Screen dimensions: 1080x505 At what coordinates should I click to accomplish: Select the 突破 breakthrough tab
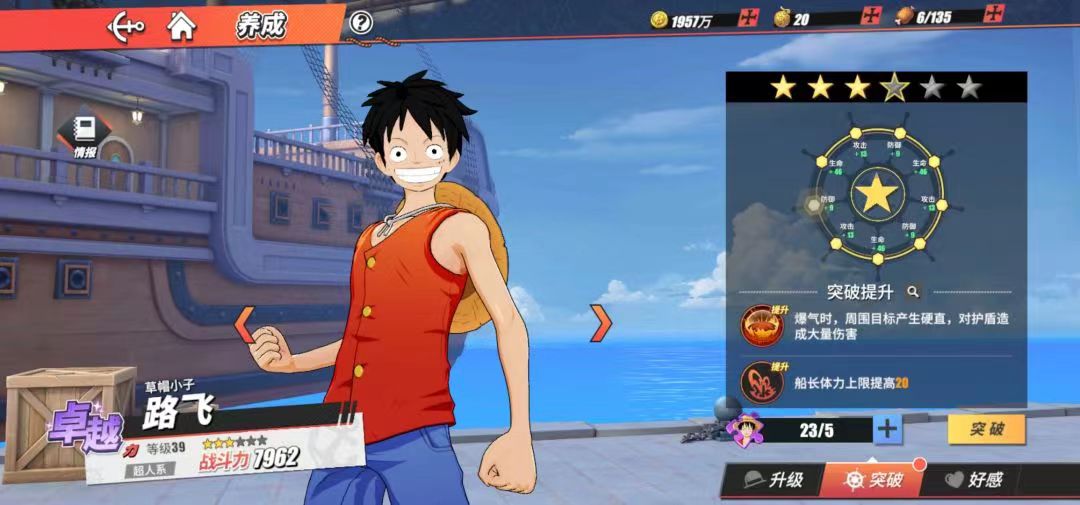(x=873, y=480)
